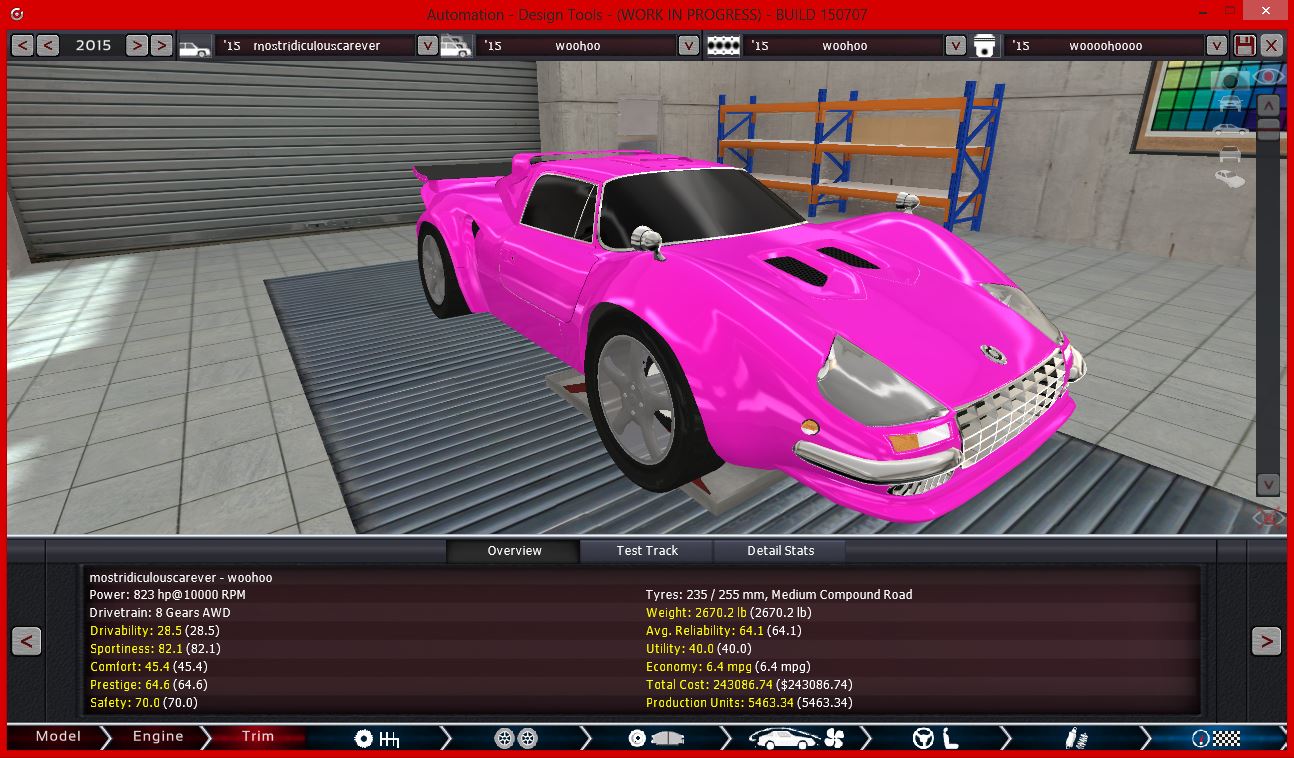Click the photo mode eye icon
Screen dimensions: 1294x758
(1268, 76)
